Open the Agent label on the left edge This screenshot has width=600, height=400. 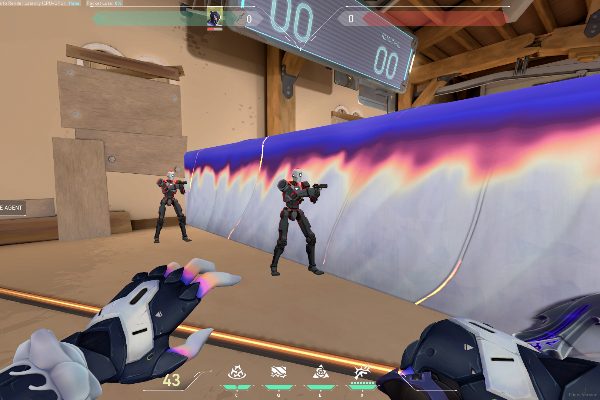pos(12,209)
